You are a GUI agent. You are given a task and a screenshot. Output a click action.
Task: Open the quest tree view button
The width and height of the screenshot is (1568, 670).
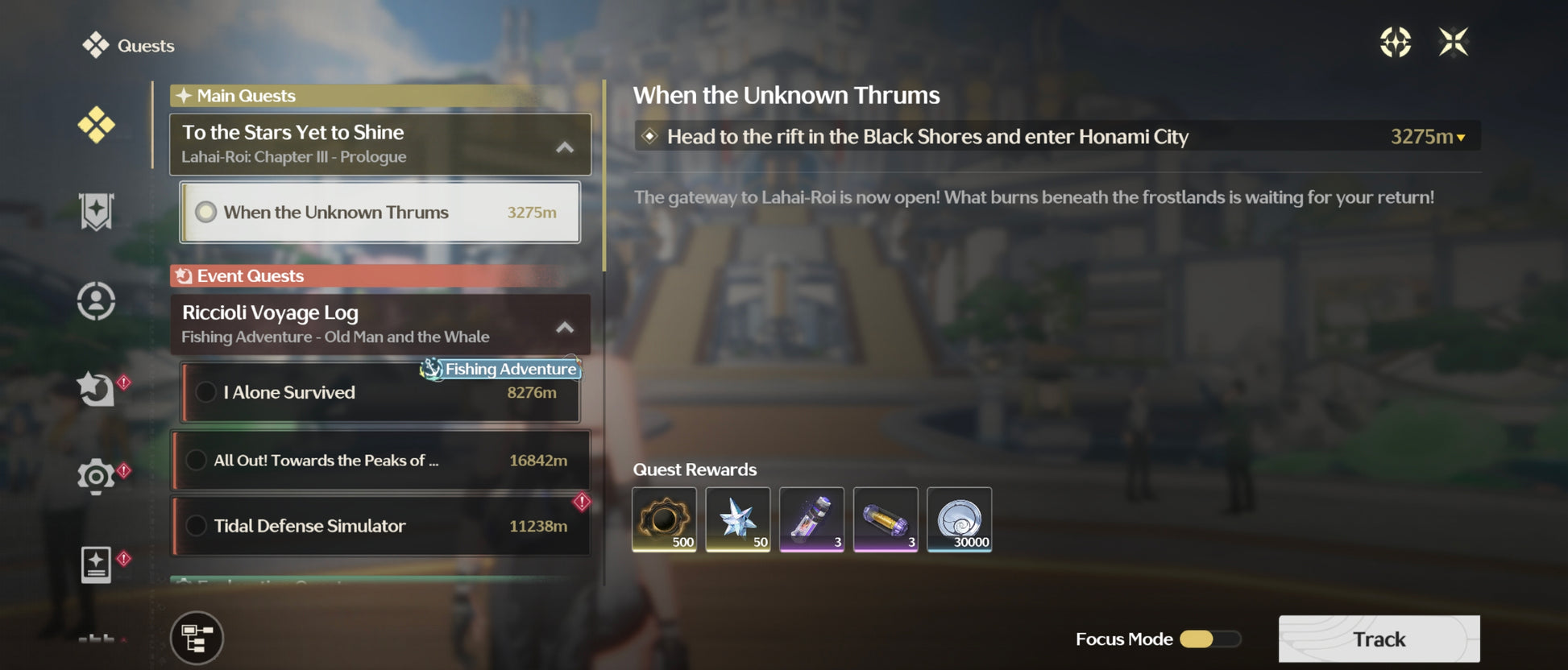[x=197, y=638]
